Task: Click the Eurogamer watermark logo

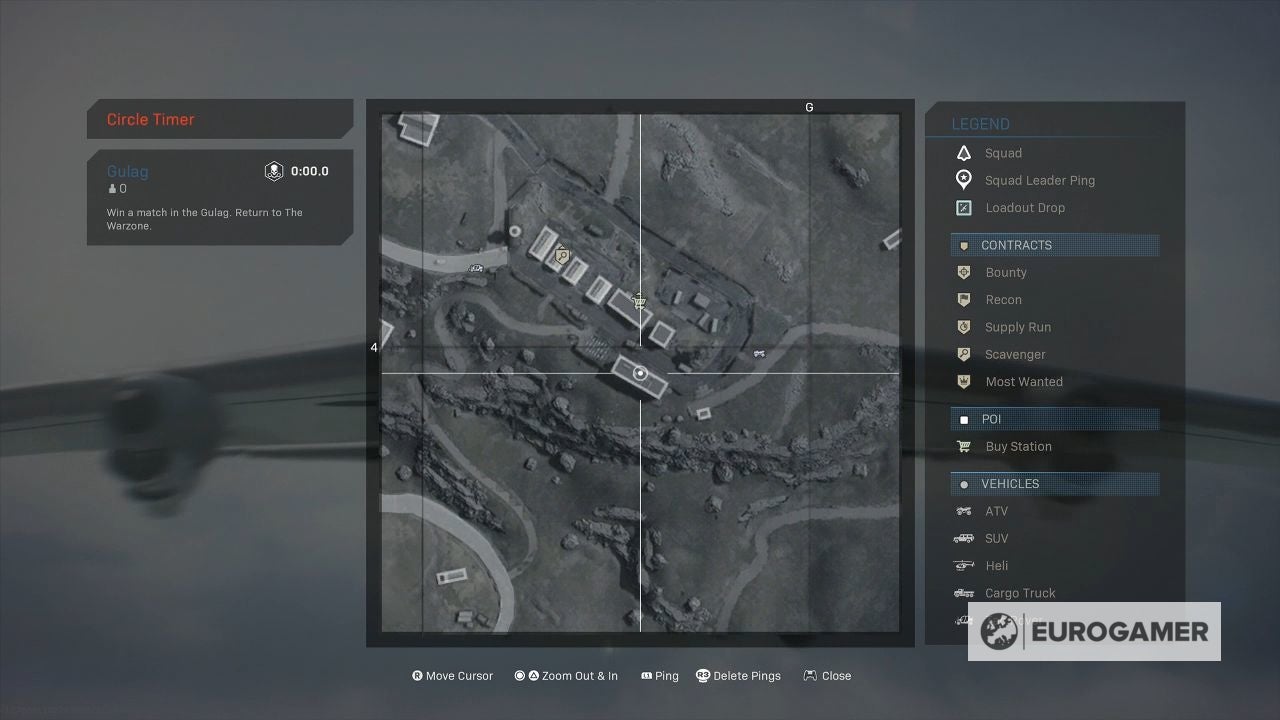Action: [1094, 632]
